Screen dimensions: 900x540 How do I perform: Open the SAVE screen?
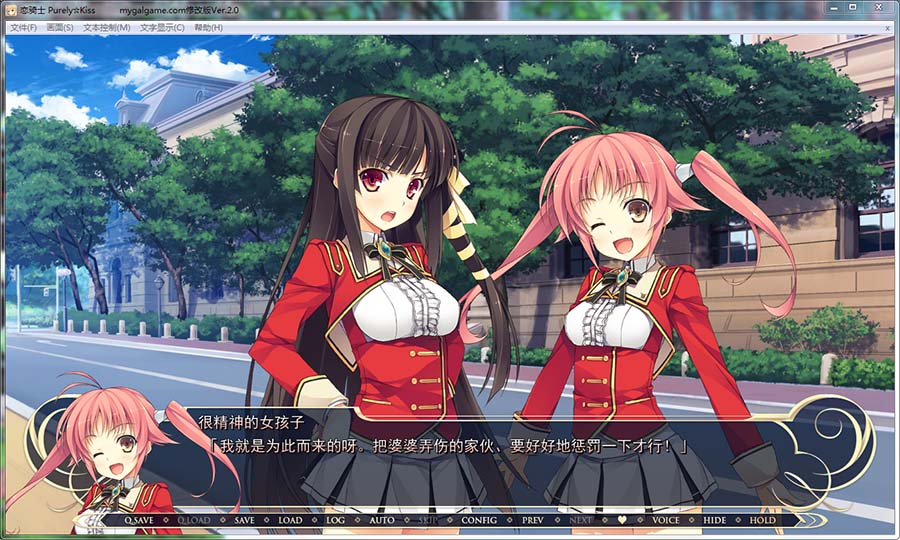[x=244, y=520]
